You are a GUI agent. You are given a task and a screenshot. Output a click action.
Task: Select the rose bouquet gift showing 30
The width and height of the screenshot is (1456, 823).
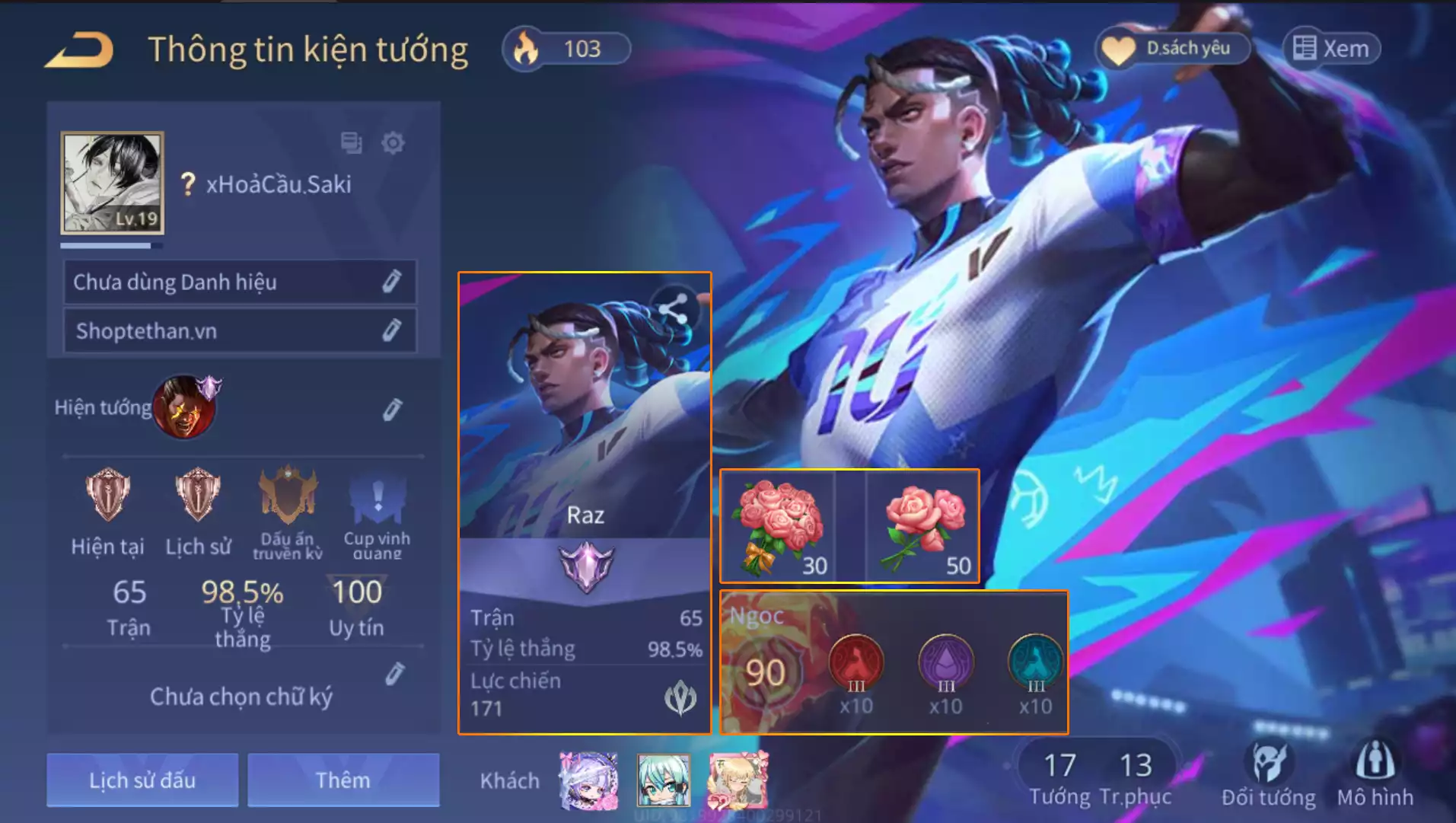coord(778,527)
